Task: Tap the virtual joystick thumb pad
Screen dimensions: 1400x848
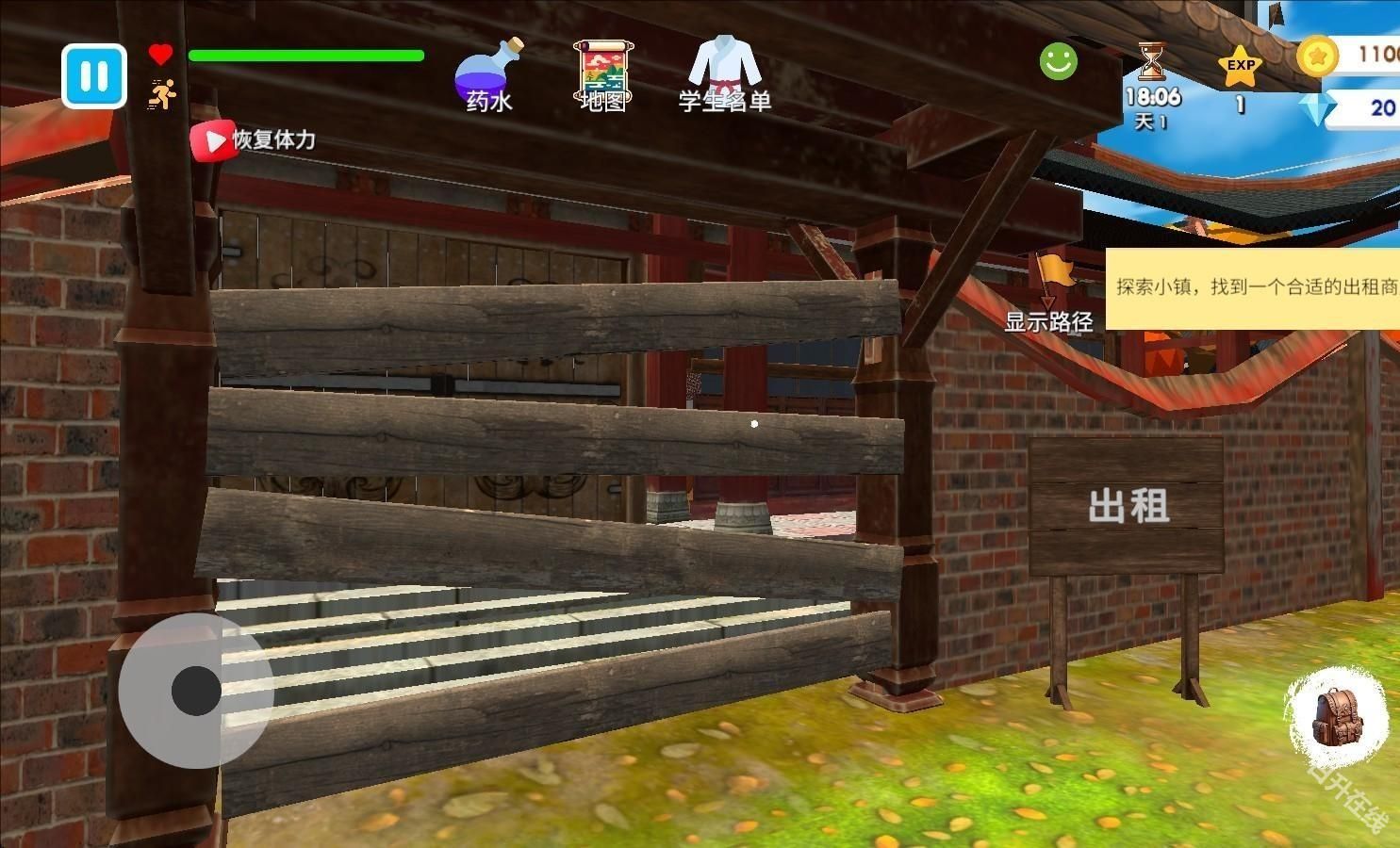Action: pyautogui.click(x=196, y=691)
